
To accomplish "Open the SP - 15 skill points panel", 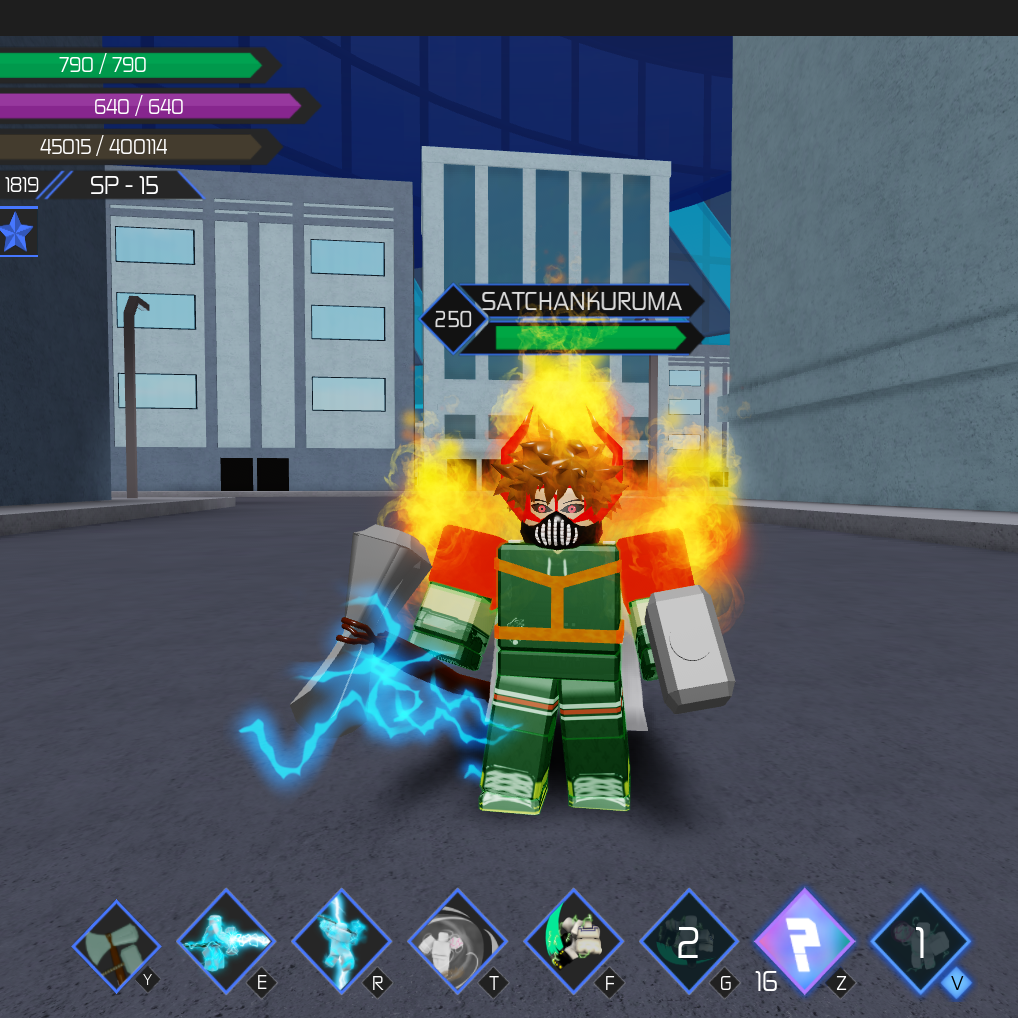I will [x=124, y=185].
